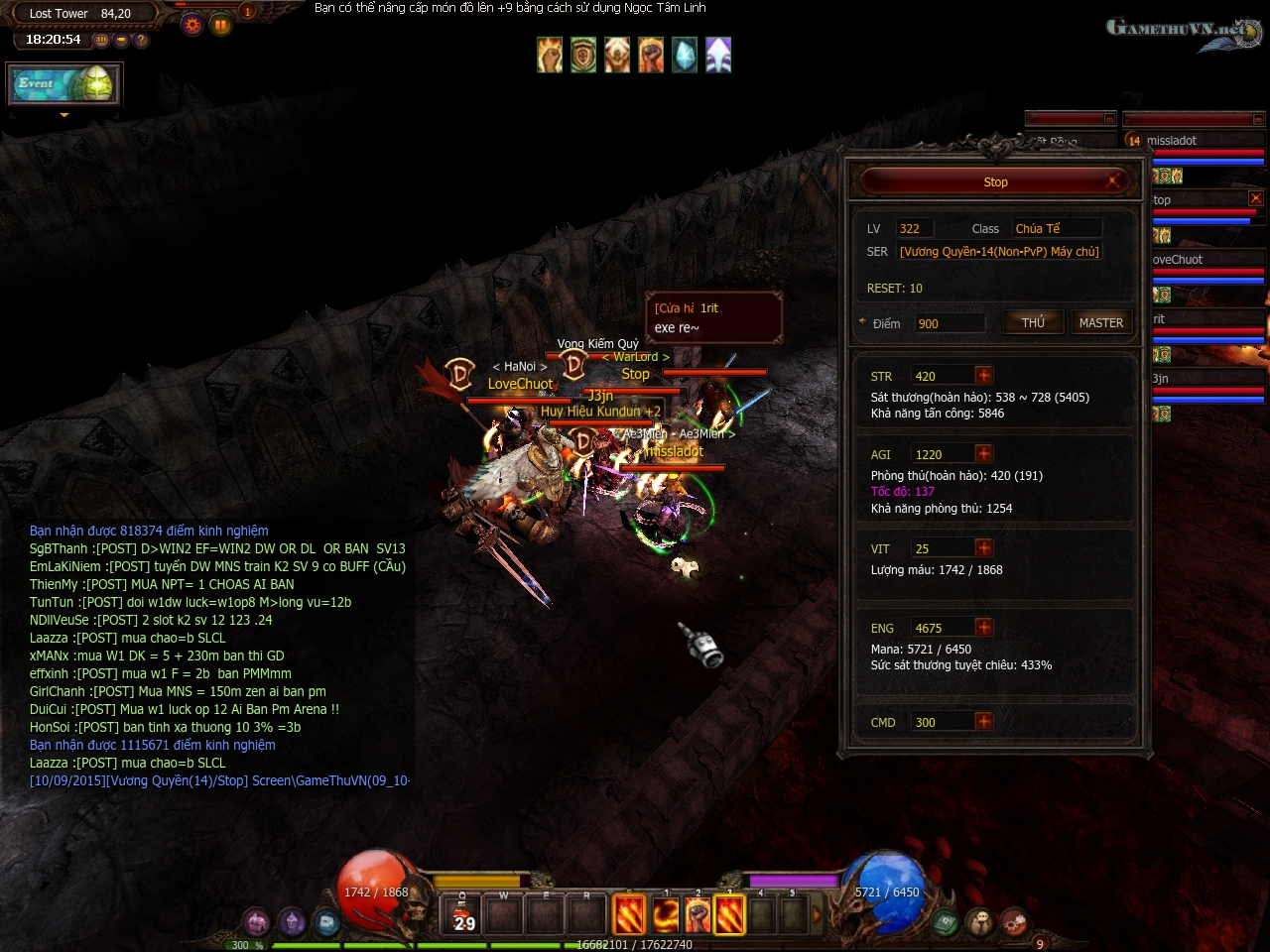Add a point to STR
The image size is (1270, 952).
coord(983,375)
